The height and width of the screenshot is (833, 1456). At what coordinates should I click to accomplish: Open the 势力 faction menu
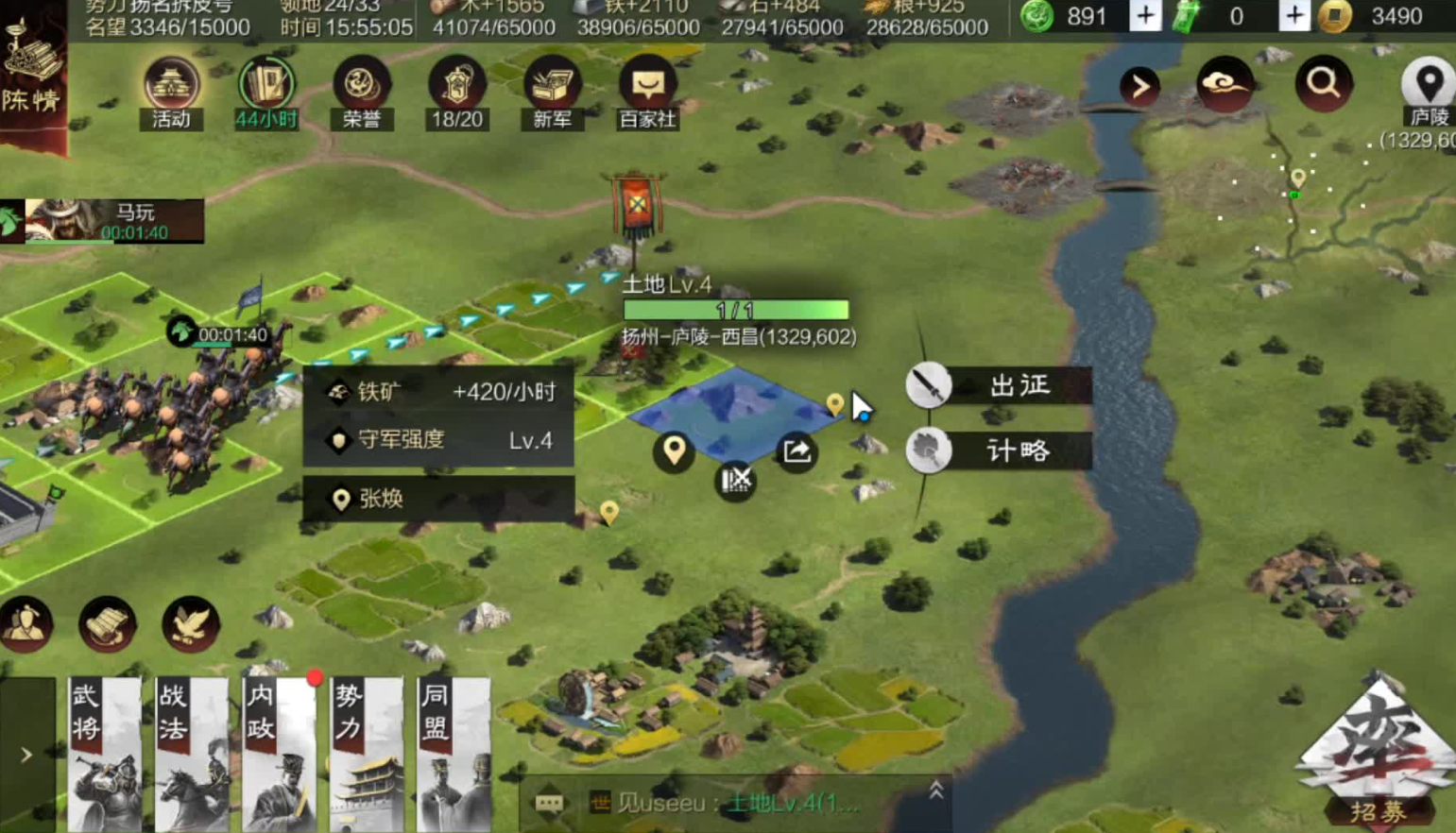(x=367, y=754)
